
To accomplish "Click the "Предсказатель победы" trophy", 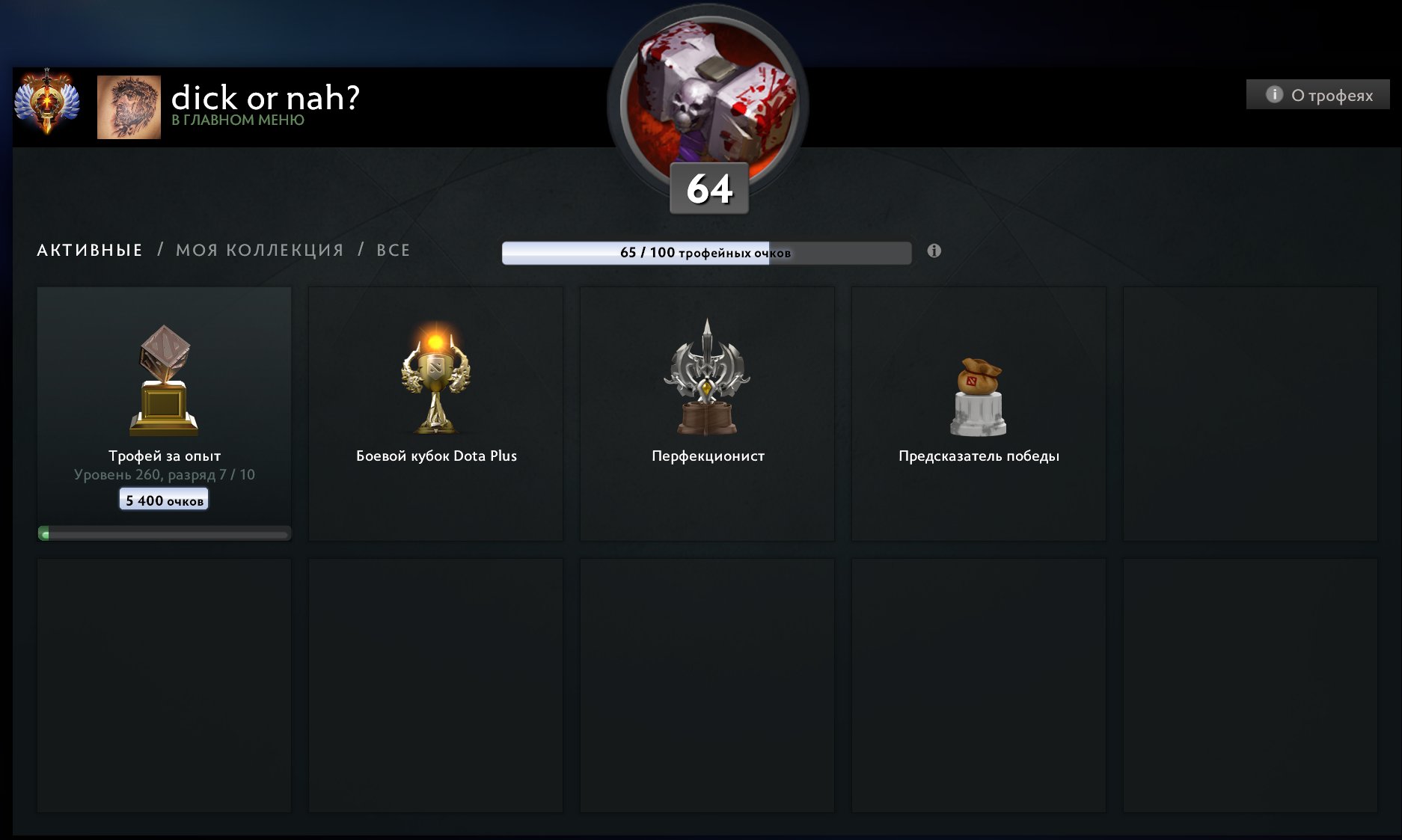I will (979, 413).
